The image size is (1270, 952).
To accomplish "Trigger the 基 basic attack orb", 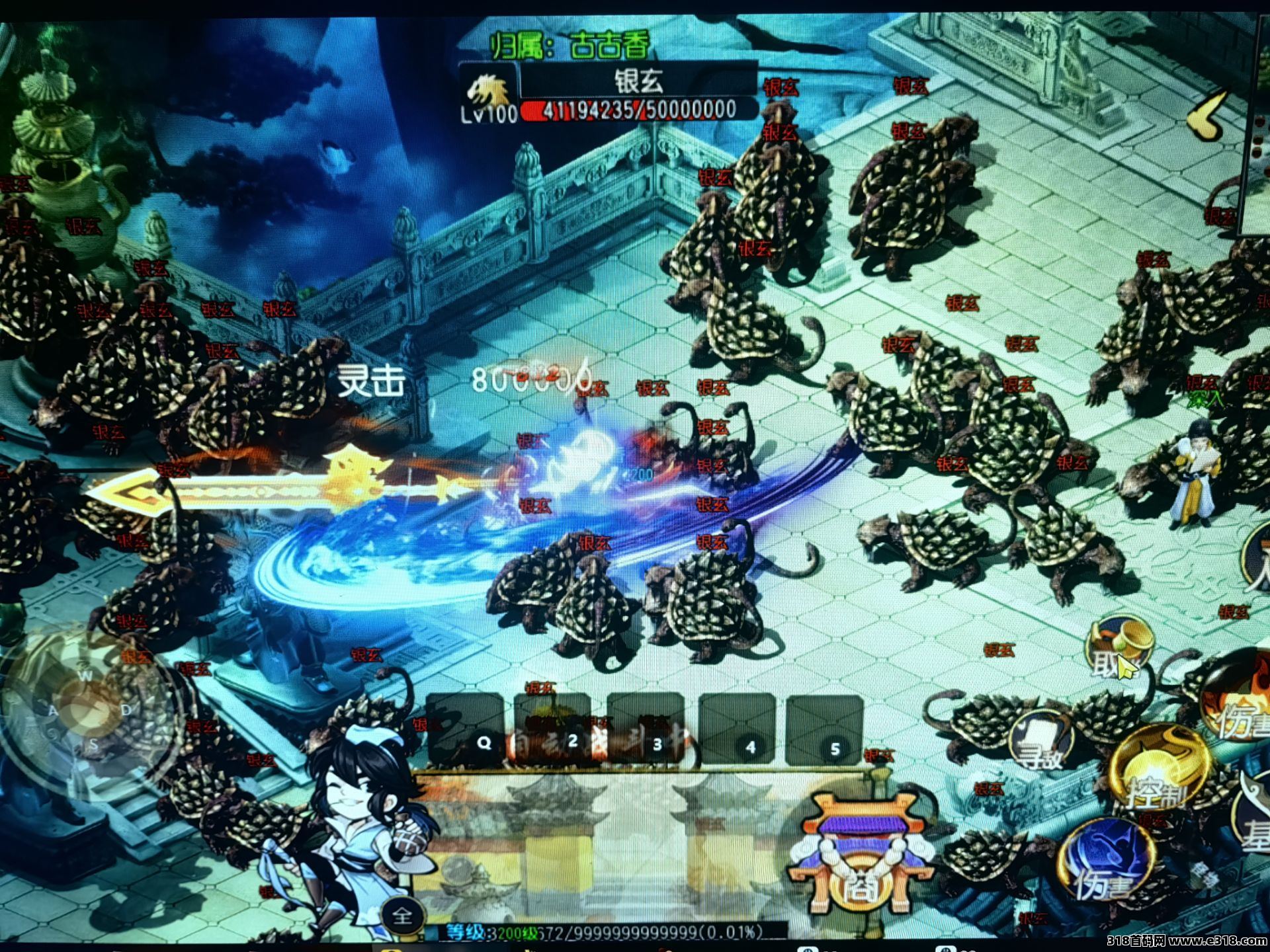I will (1253, 820).
